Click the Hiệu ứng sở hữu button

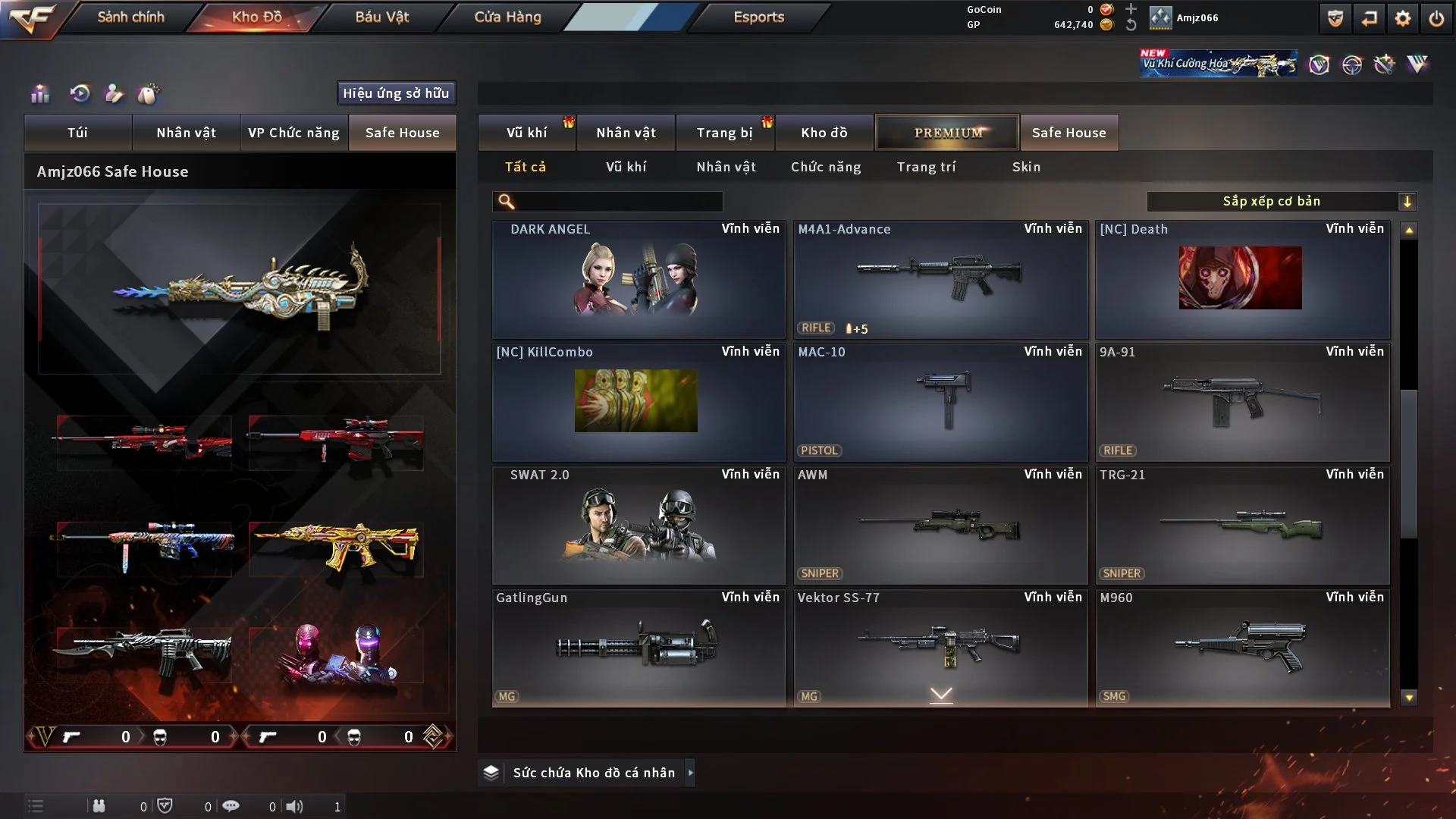pos(396,93)
